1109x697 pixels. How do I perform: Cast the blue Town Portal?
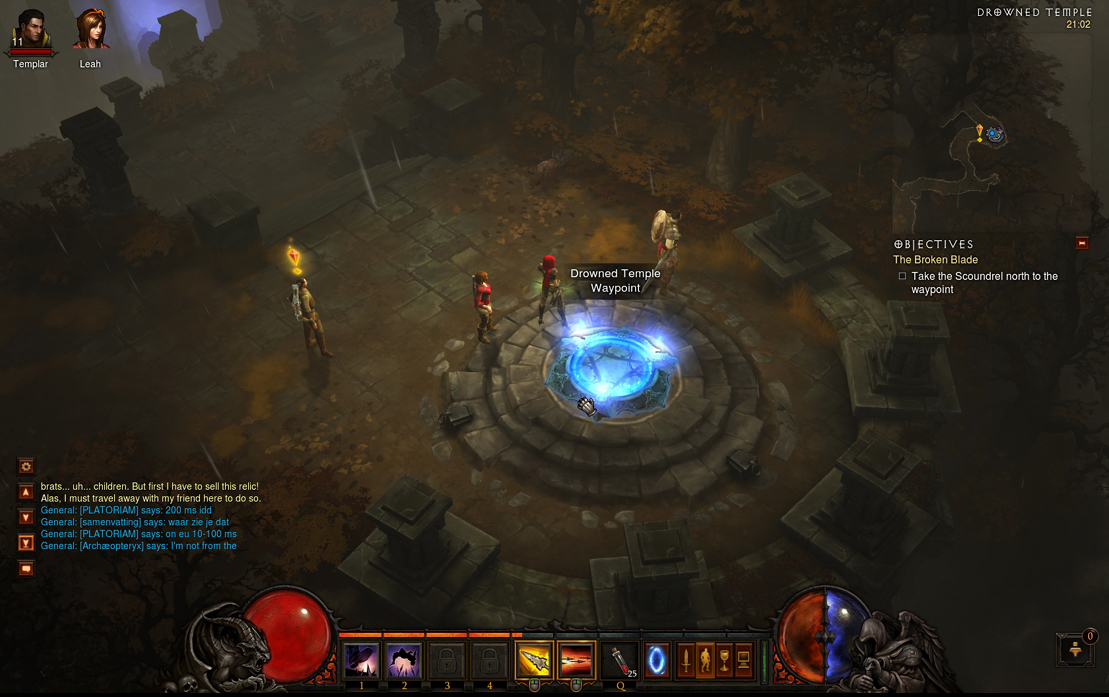[x=657, y=661]
